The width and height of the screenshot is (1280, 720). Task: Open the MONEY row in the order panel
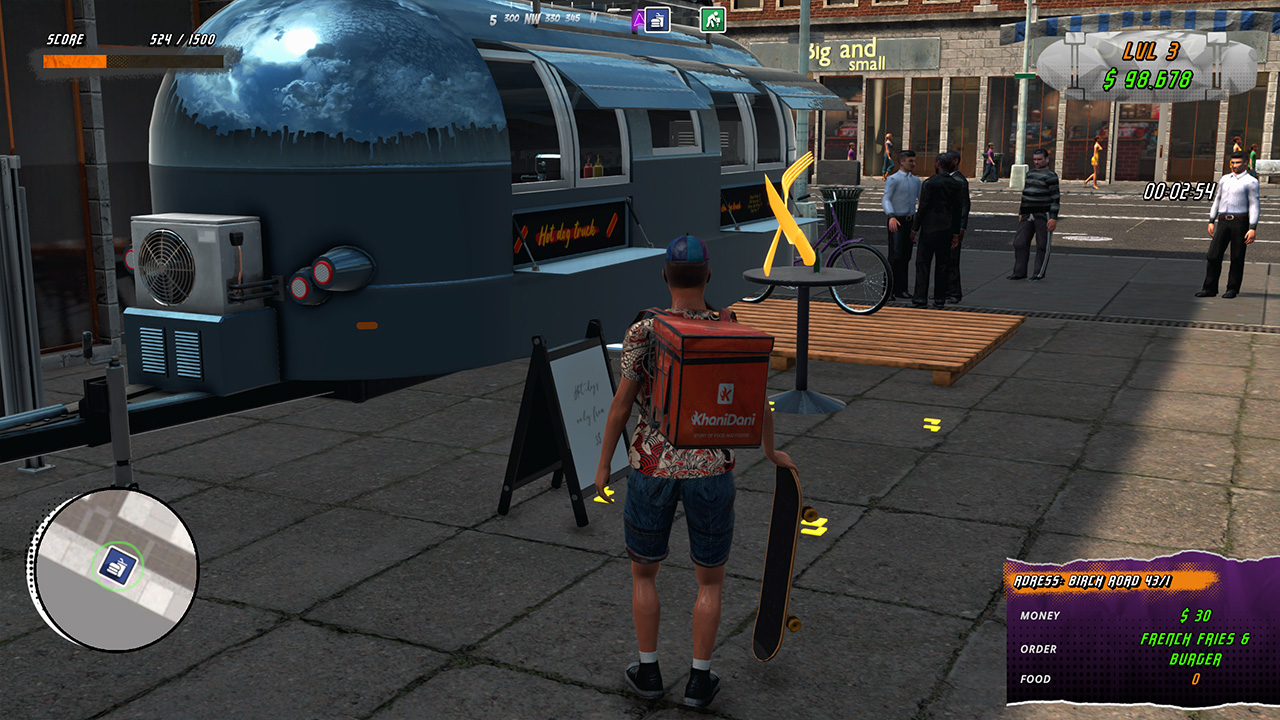coord(1041,617)
